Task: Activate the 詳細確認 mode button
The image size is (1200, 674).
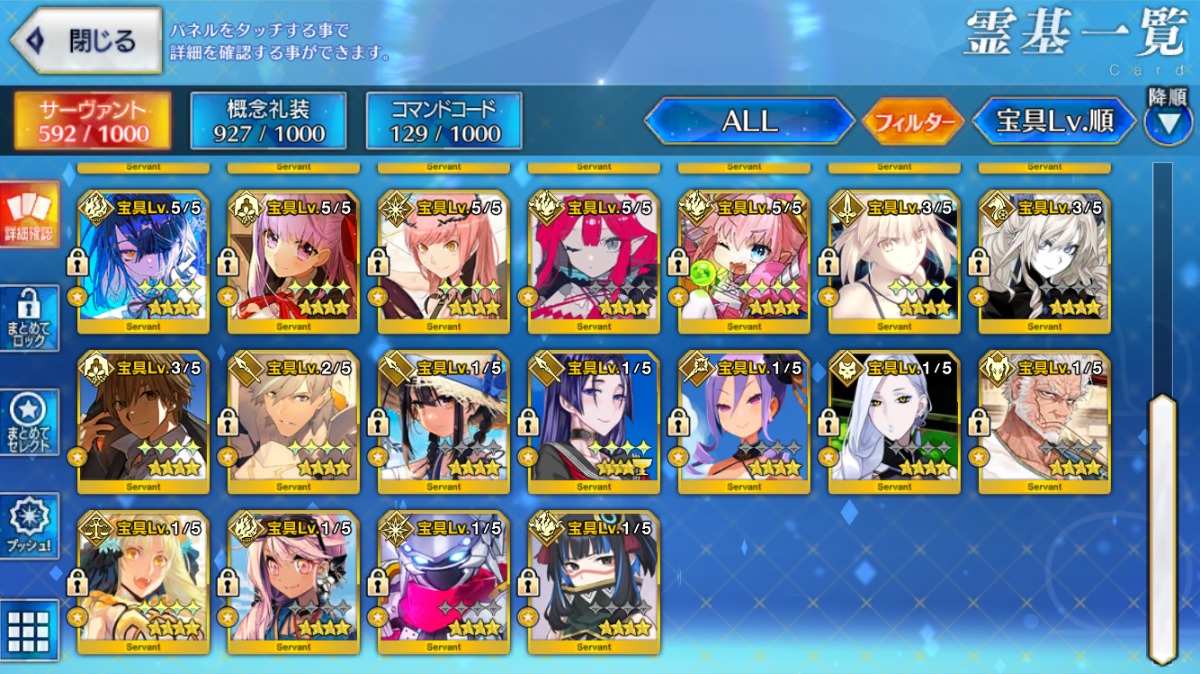Action: [x=29, y=215]
